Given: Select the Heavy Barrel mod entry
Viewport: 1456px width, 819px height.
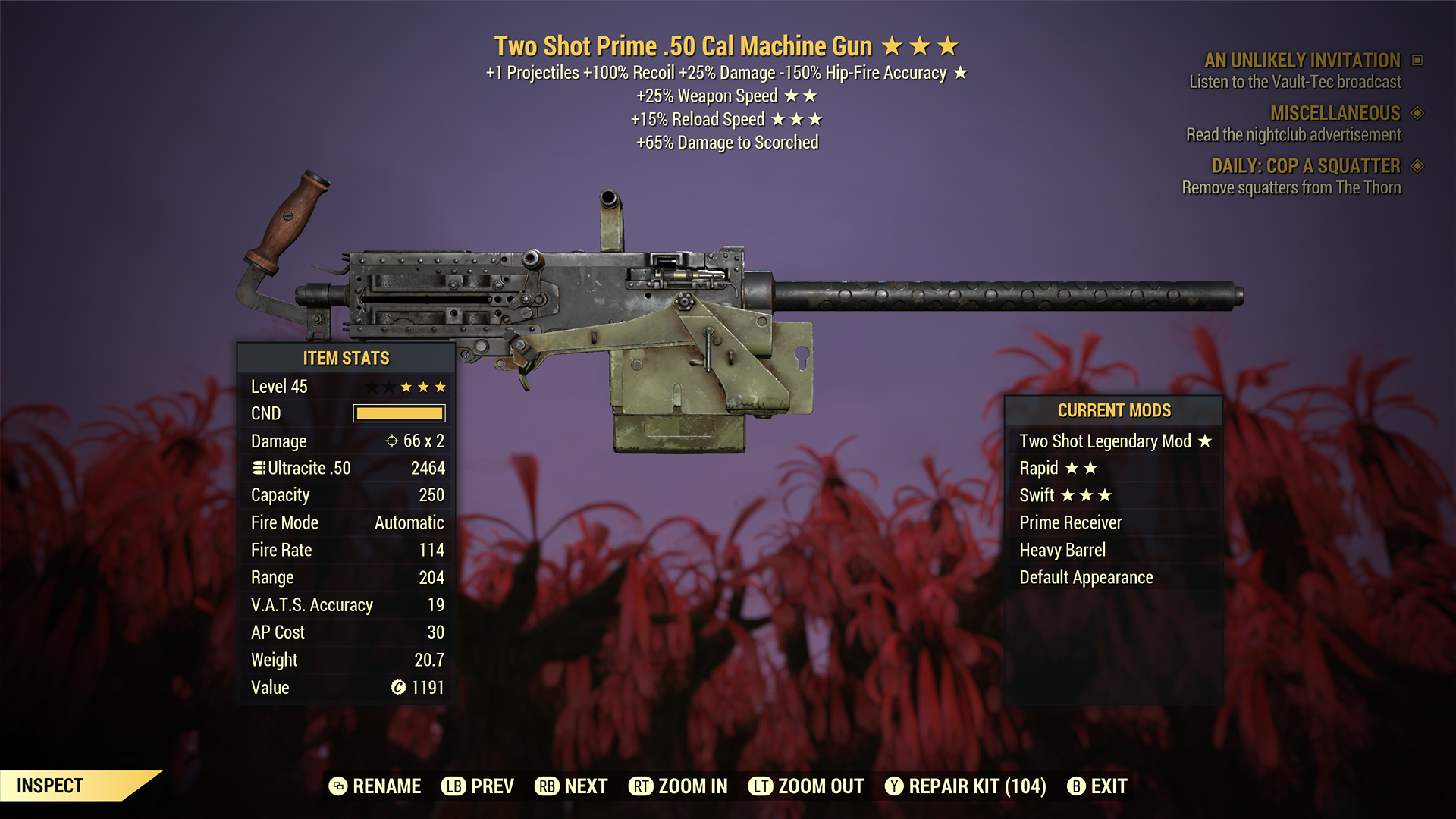Looking at the screenshot, I should coord(1062,550).
